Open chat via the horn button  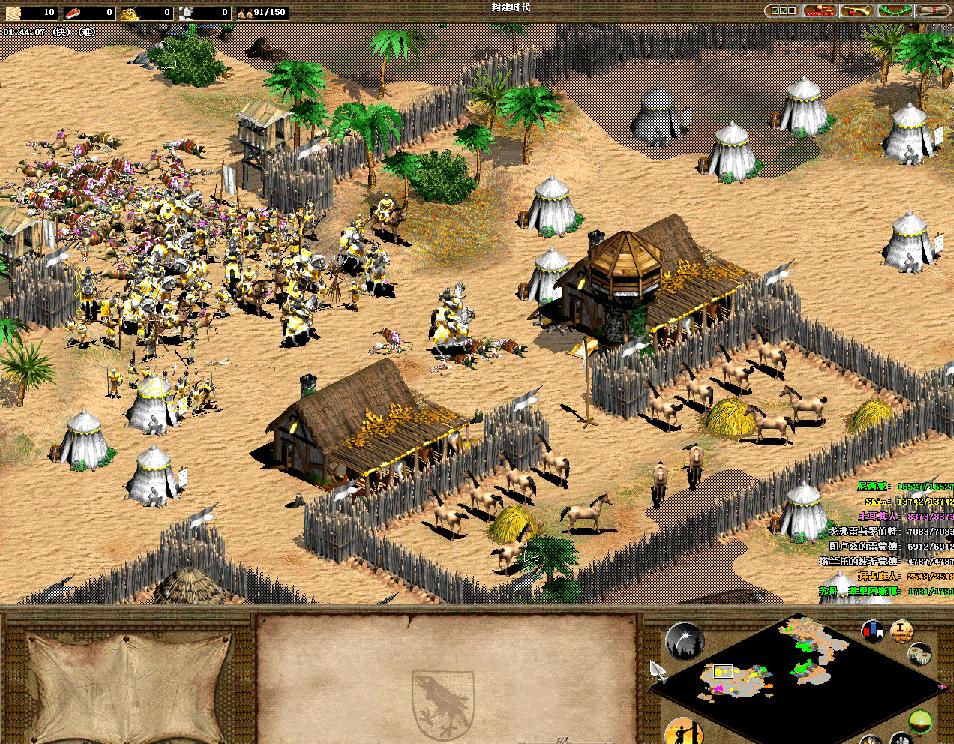pyautogui.click(x=857, y=10)
